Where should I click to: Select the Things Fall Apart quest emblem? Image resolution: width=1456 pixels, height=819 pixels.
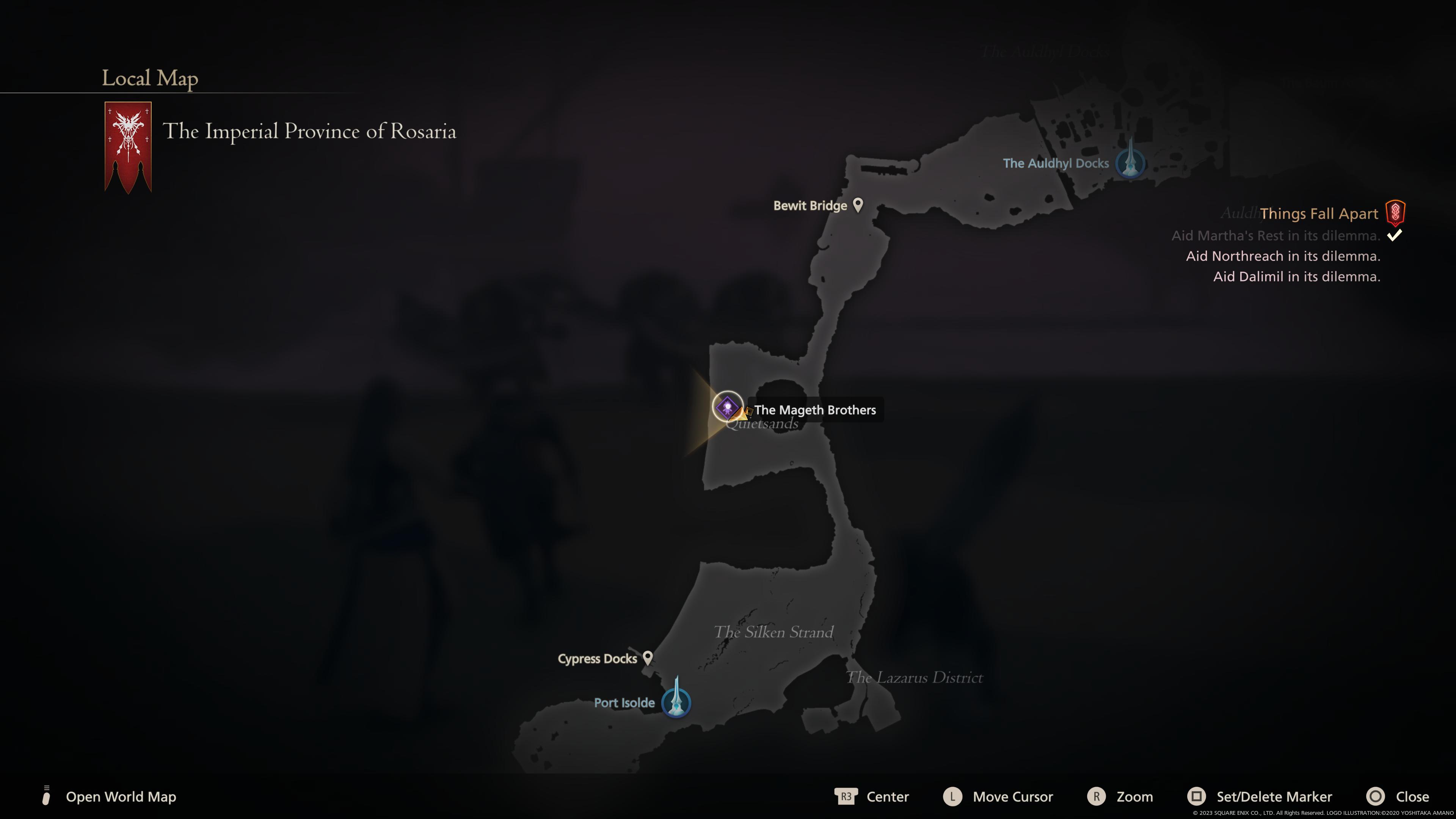tap(1395, 213)
